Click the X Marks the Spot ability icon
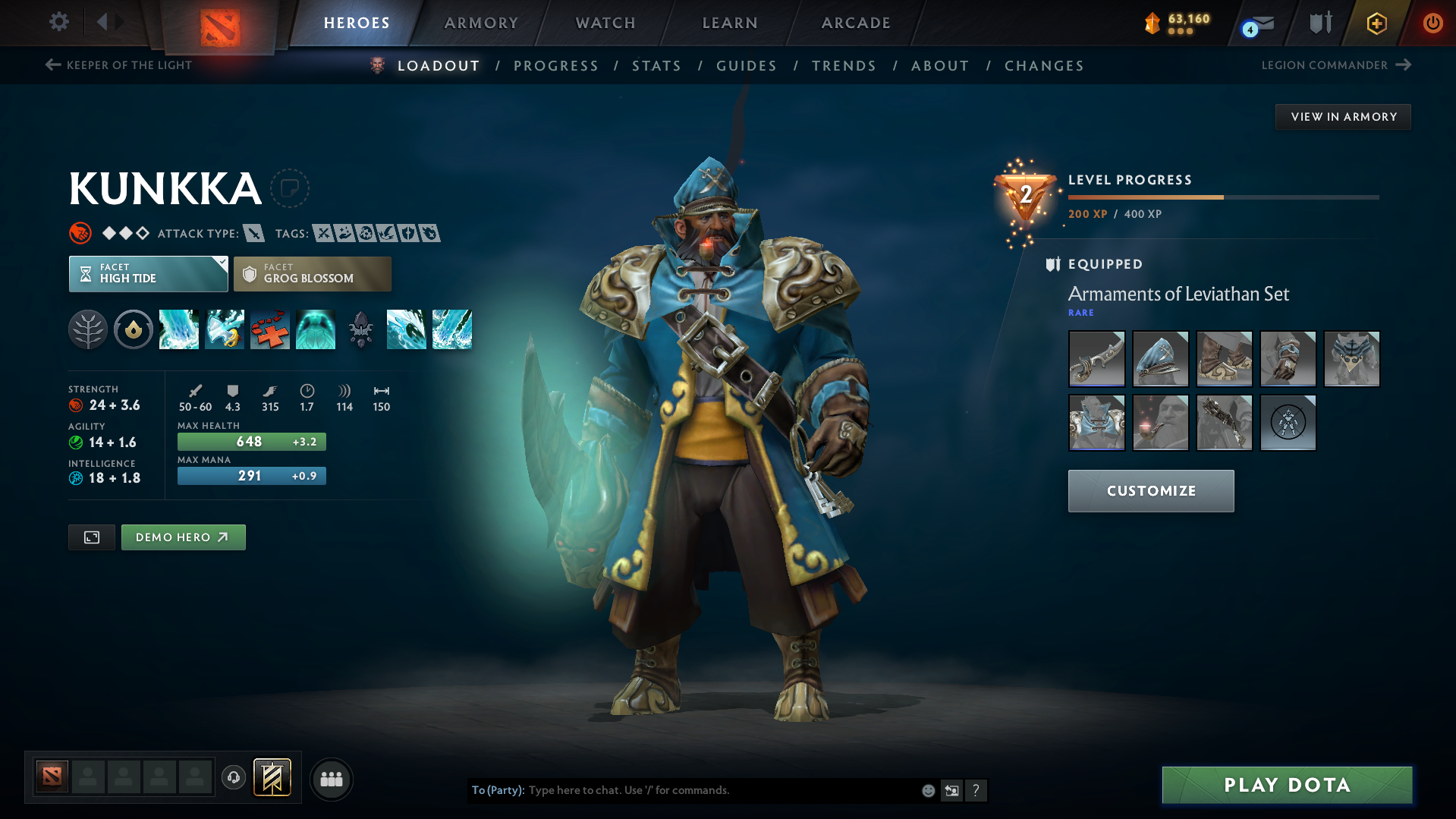1456x819 pixels. 270,329
